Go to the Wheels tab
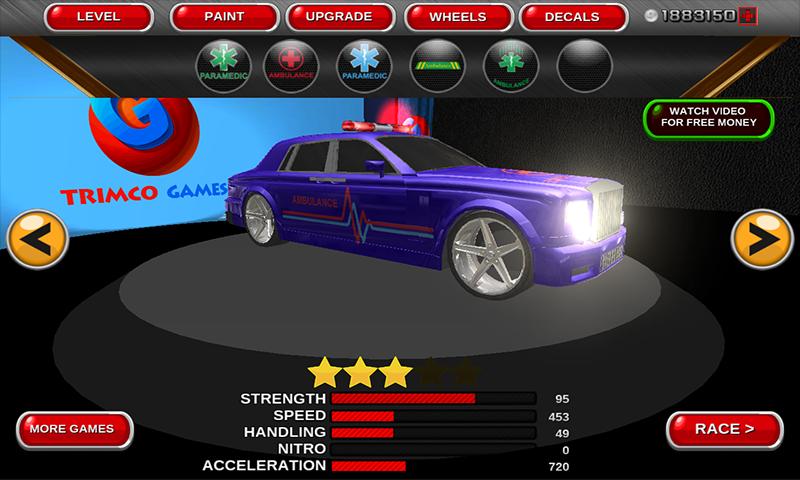 [457, 17]
